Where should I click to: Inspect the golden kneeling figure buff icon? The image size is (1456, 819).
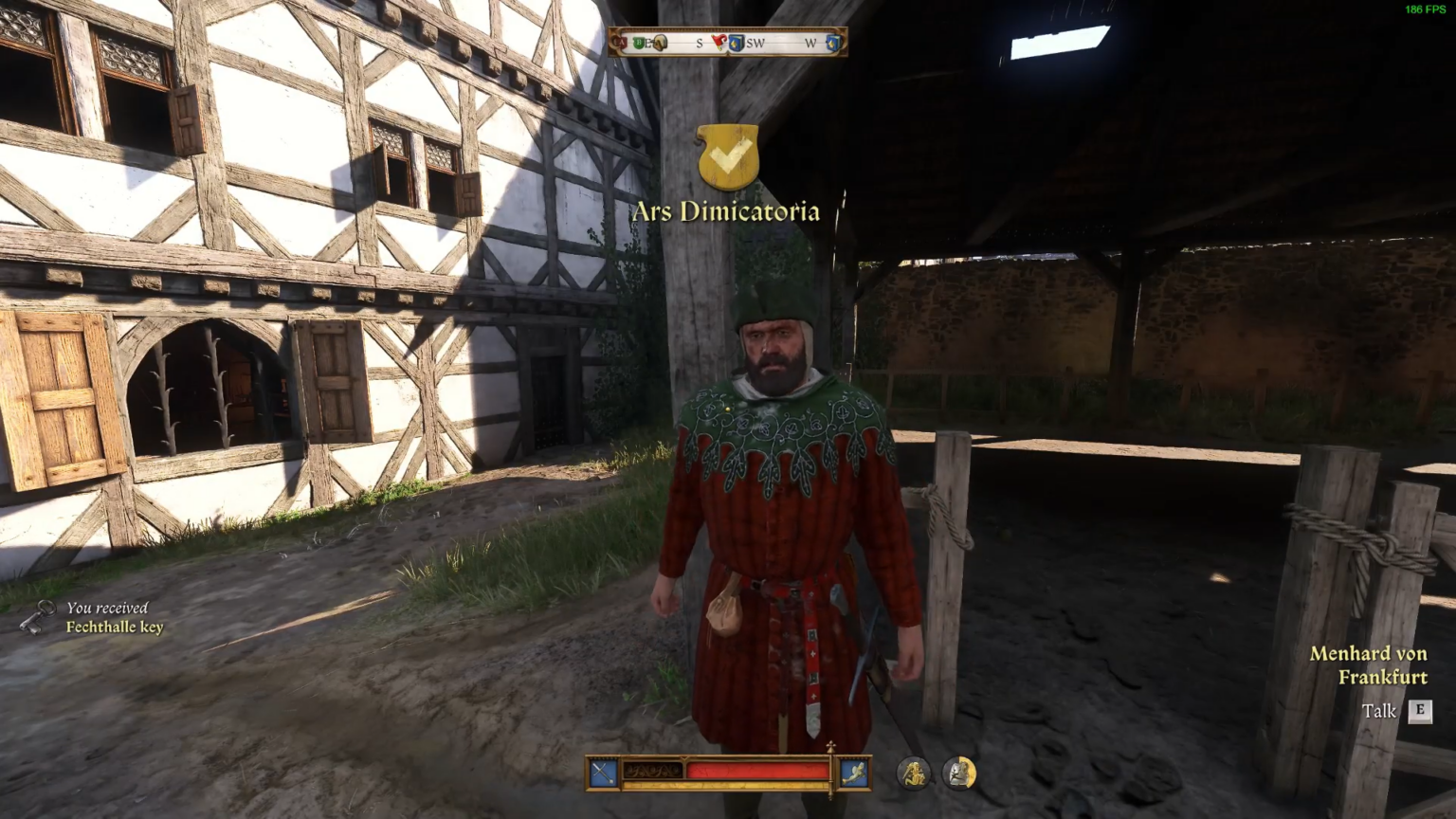click(913, 772)
